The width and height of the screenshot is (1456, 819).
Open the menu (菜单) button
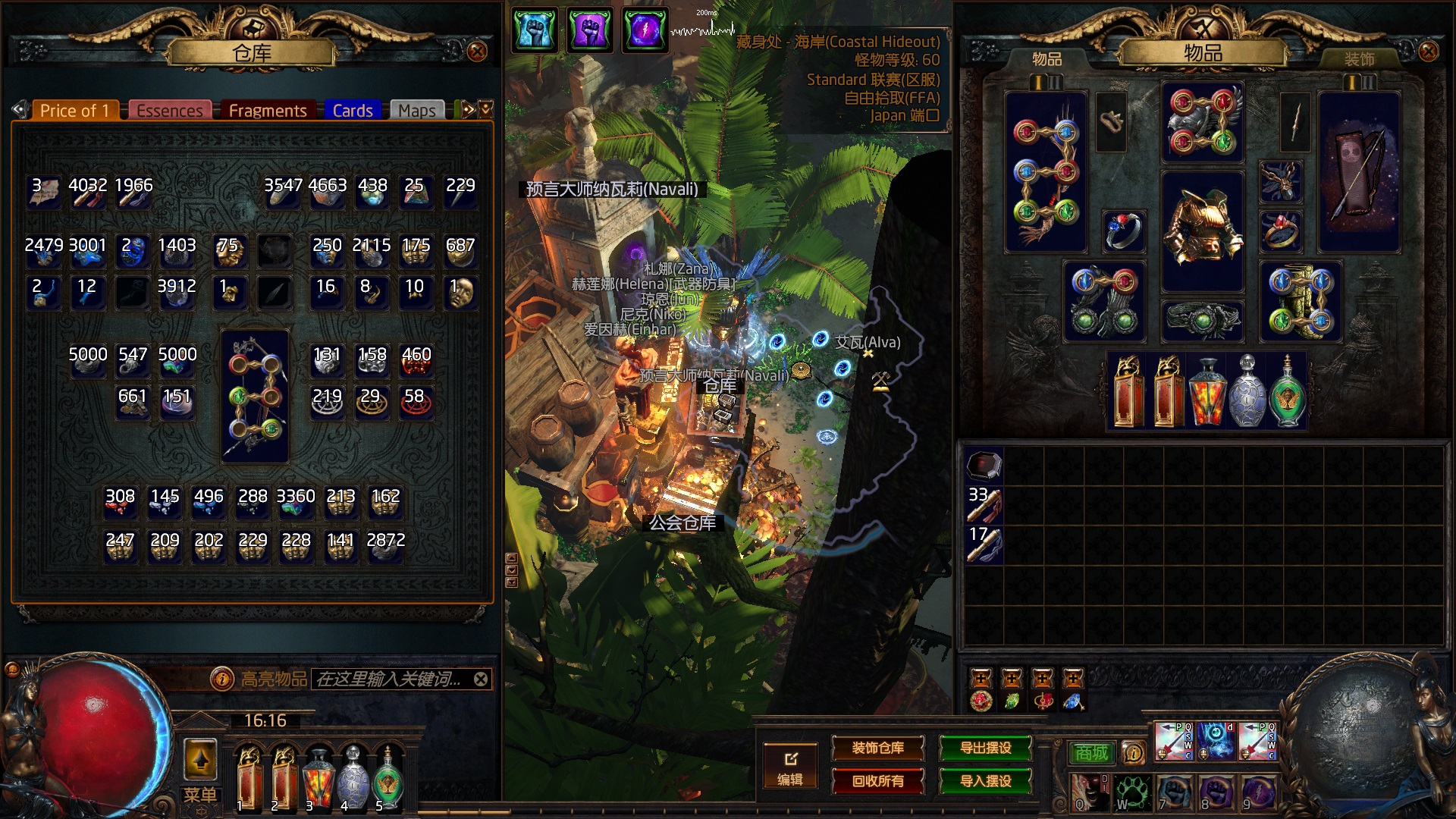pos(200,795)
